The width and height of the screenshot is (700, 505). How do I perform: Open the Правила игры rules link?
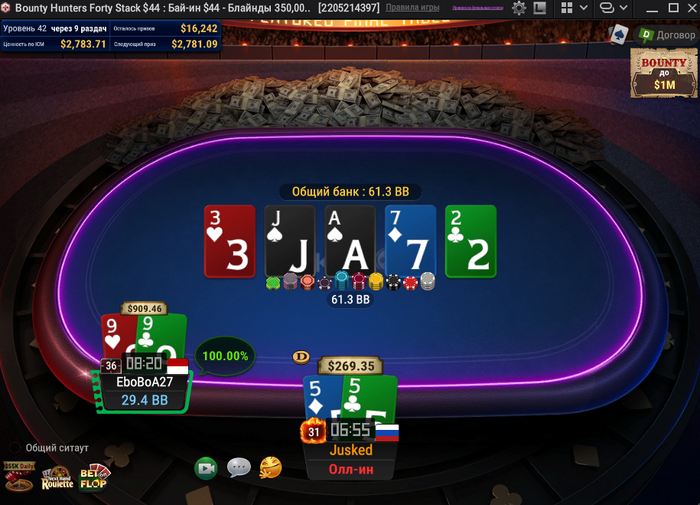(x=412, y=8)
